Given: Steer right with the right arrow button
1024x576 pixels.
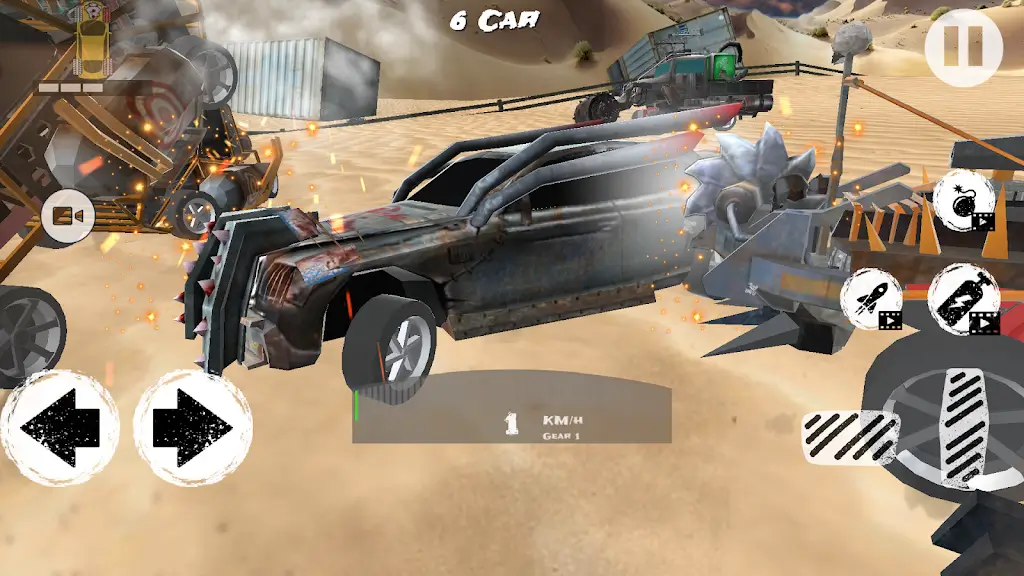Looking at the screenshot, I should tap(193, 428).
